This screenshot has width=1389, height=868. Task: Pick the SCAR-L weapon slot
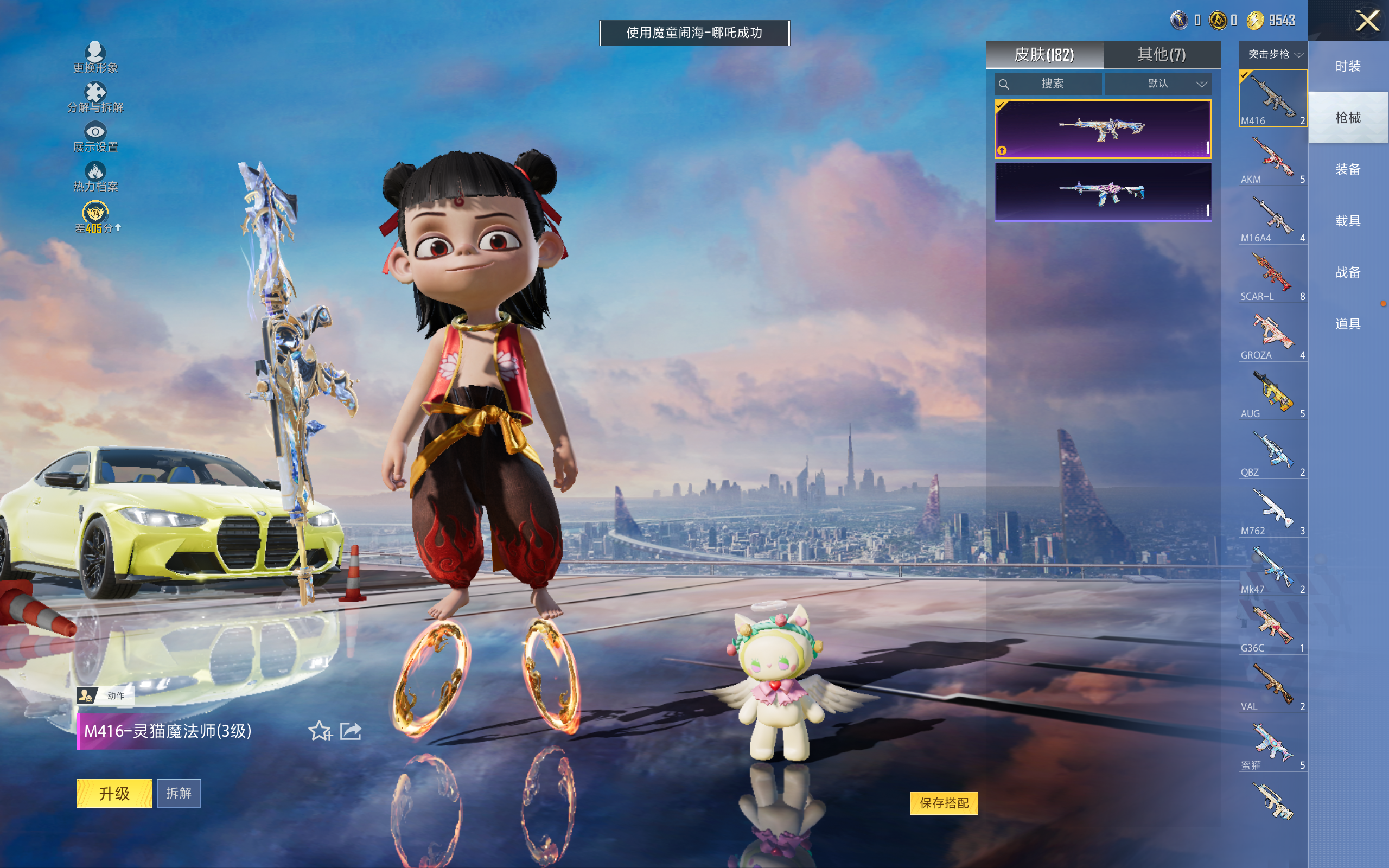tap(1272, 276)
